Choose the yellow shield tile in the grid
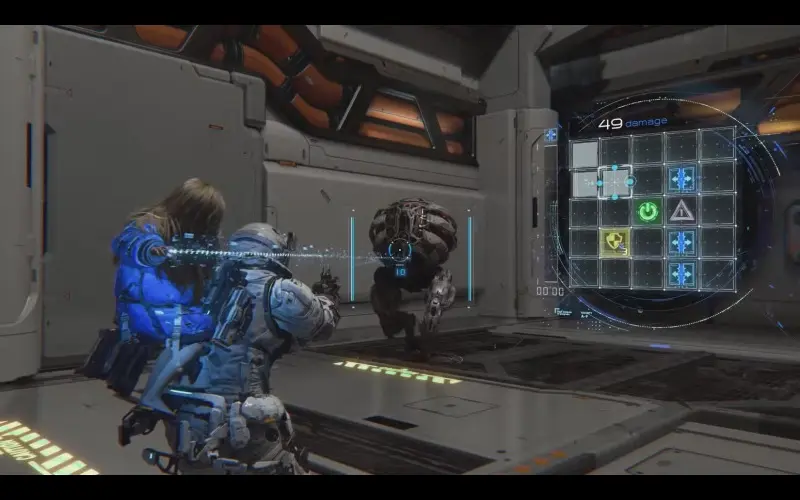The image size is (800, 500). [615, 242]
